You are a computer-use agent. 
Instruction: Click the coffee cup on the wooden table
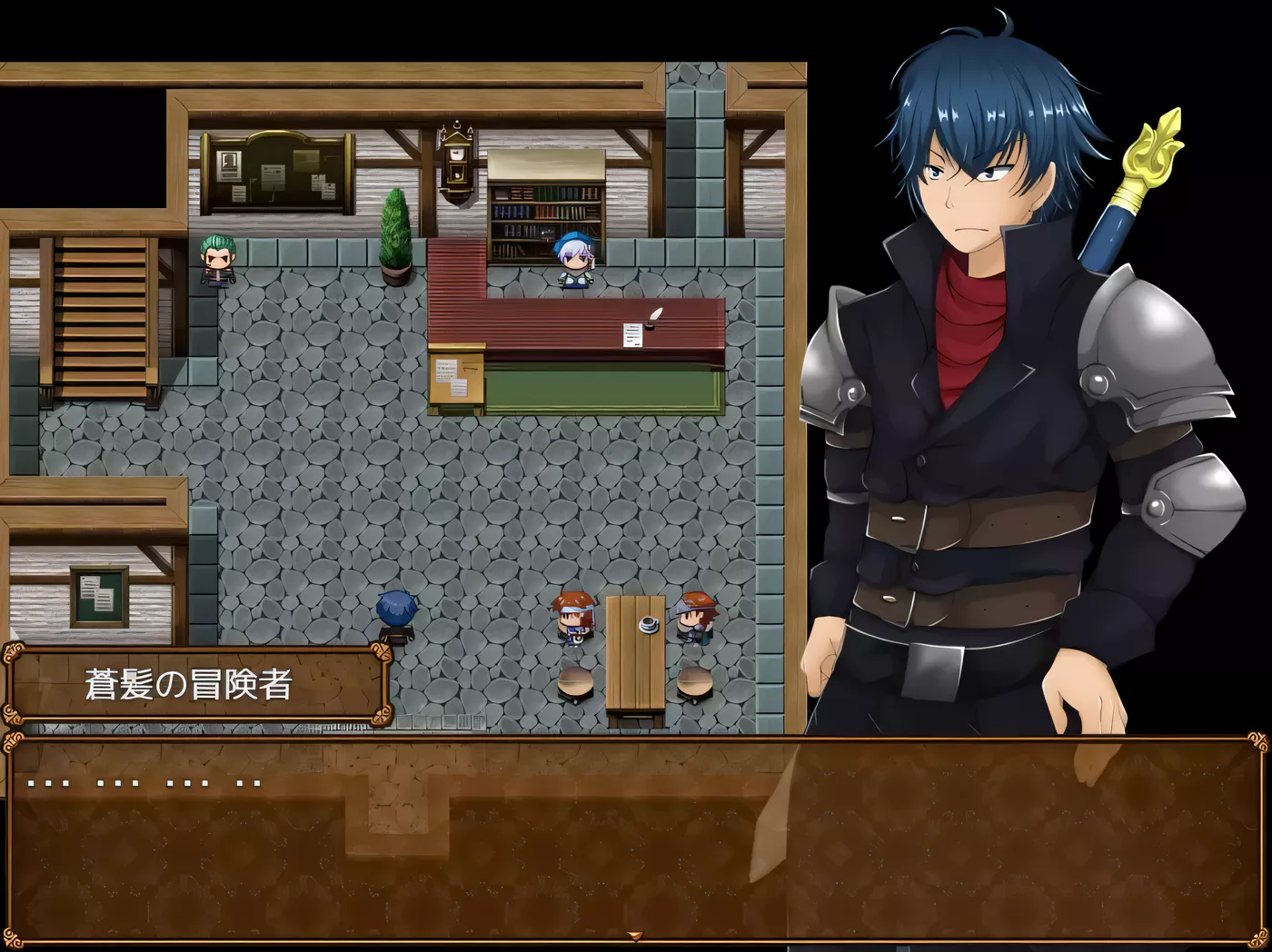coord(647,623)
